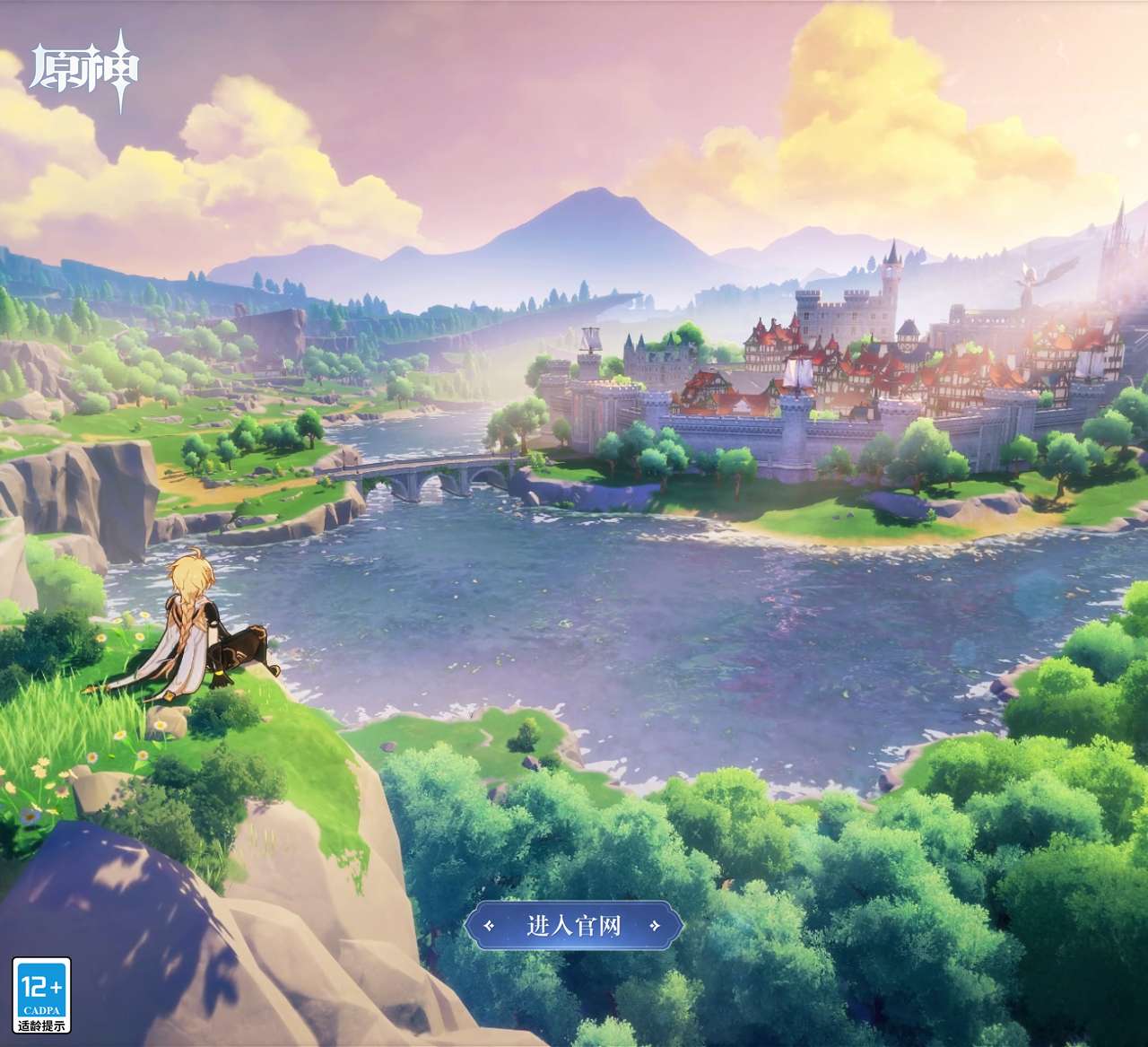Click the 进入官网 enter-website button

573,926
